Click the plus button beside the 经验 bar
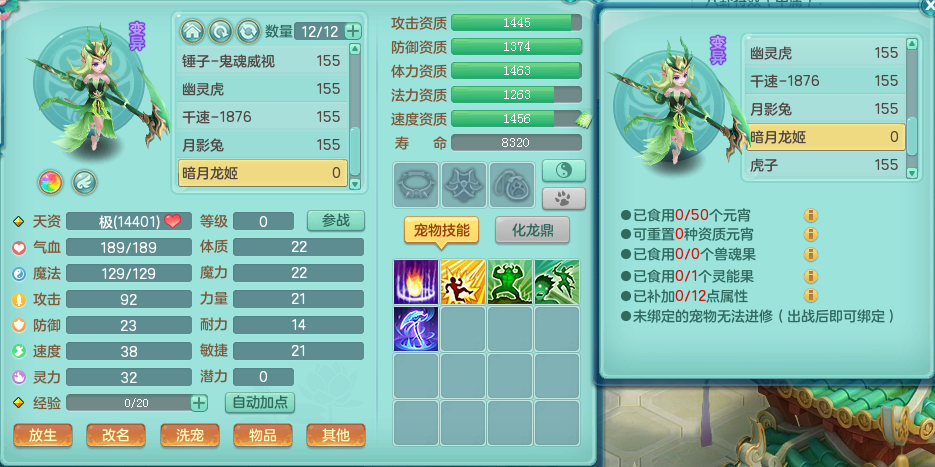The width and height of the screenshot is (935, 467). tap(199, 403)
